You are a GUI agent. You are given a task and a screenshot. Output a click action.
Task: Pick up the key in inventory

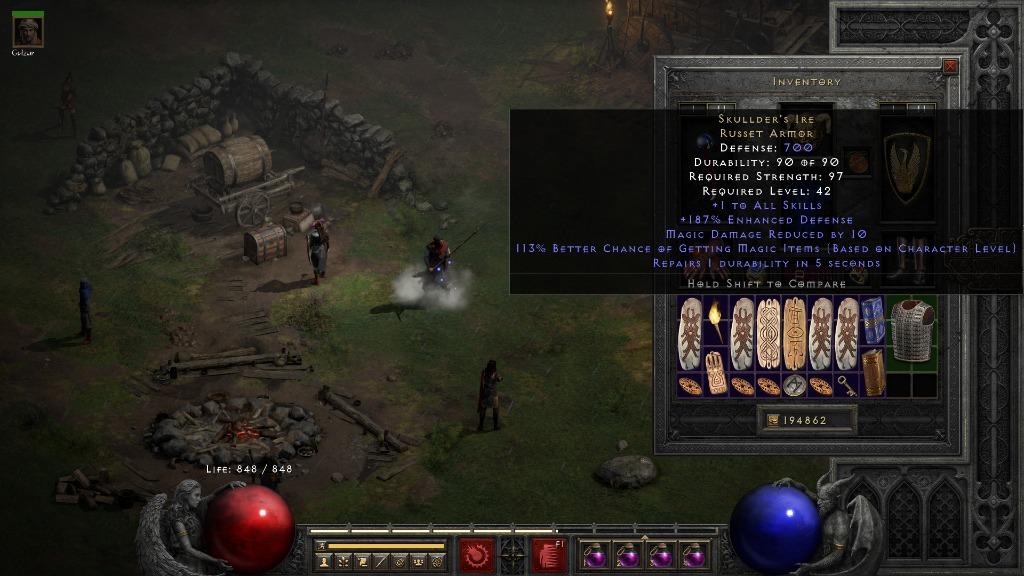[x=847, y=386]
